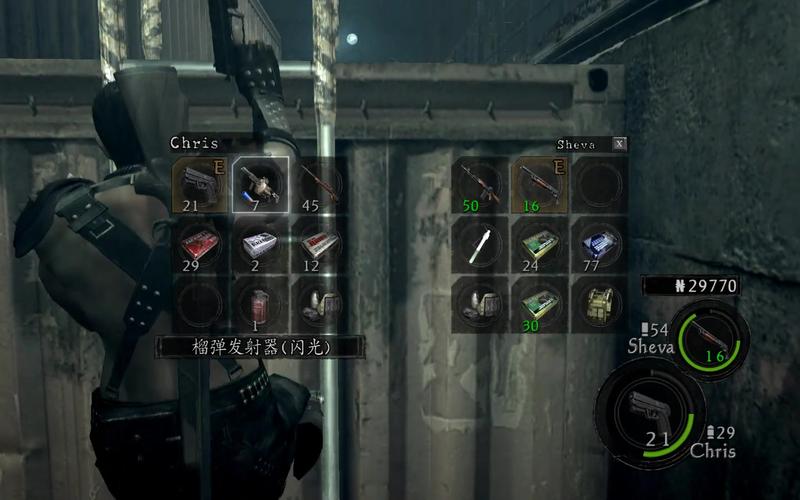Choose Sheva's green ammo box showing 30
Viewport: 800px width, 500px height.
pos(540,303)
